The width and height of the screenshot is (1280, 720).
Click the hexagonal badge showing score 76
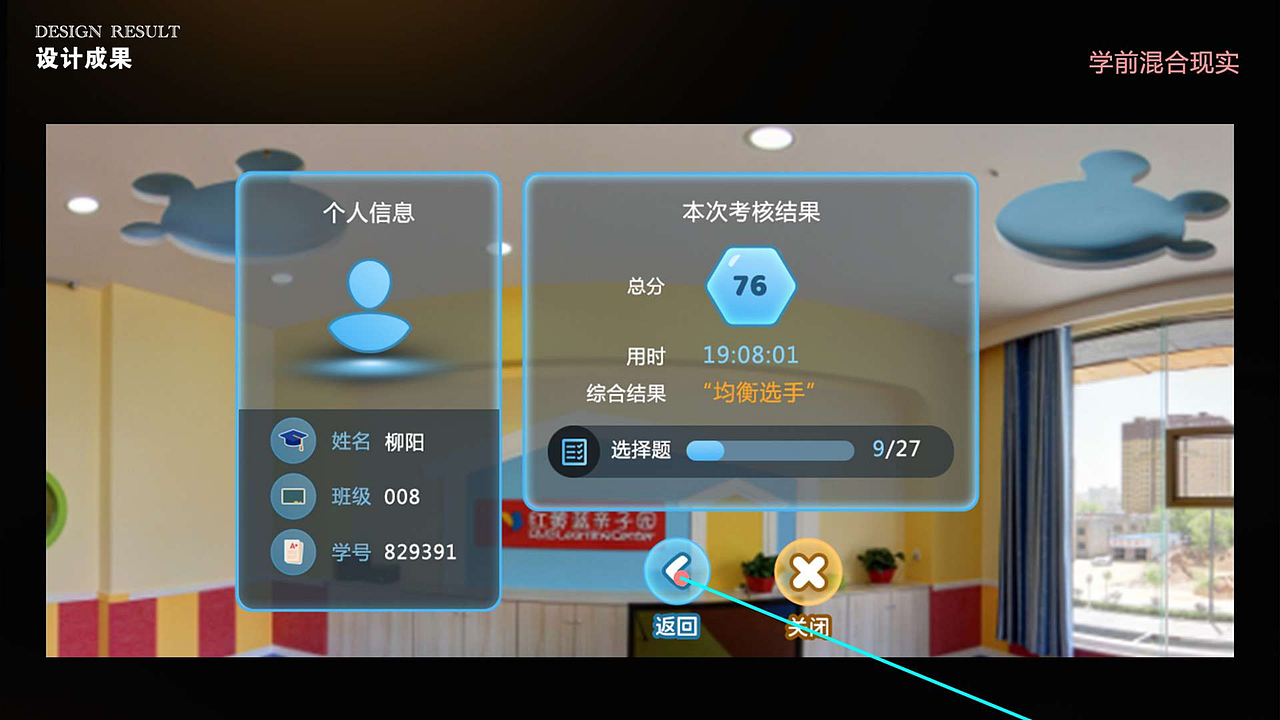click(751, 285)
